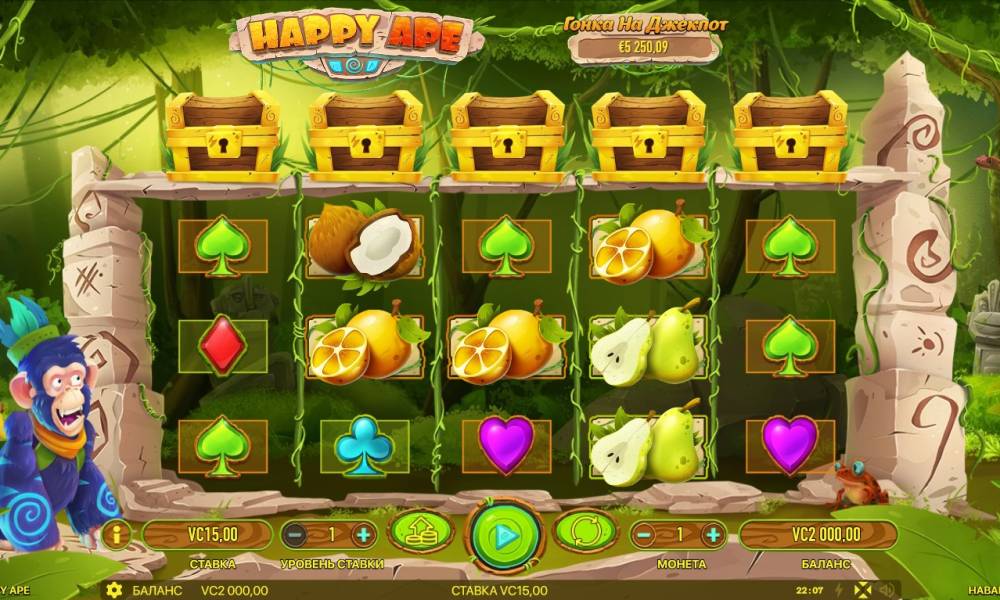Toggle fullscreen with the four-arrow icon
This screenshot has height=600, width=1000.
[863, 589]
